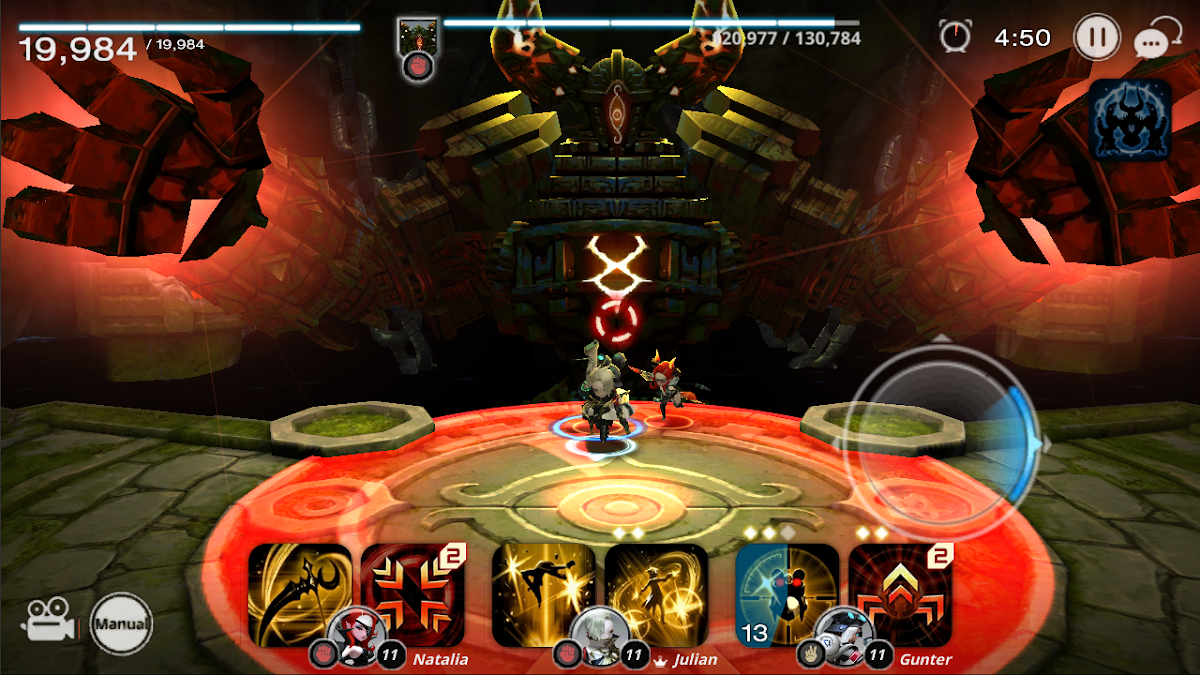Tap the blue demon boss skill icon
Image resolution: width=1200 pixels, height=675 pixels.
tap(1130, 119)
